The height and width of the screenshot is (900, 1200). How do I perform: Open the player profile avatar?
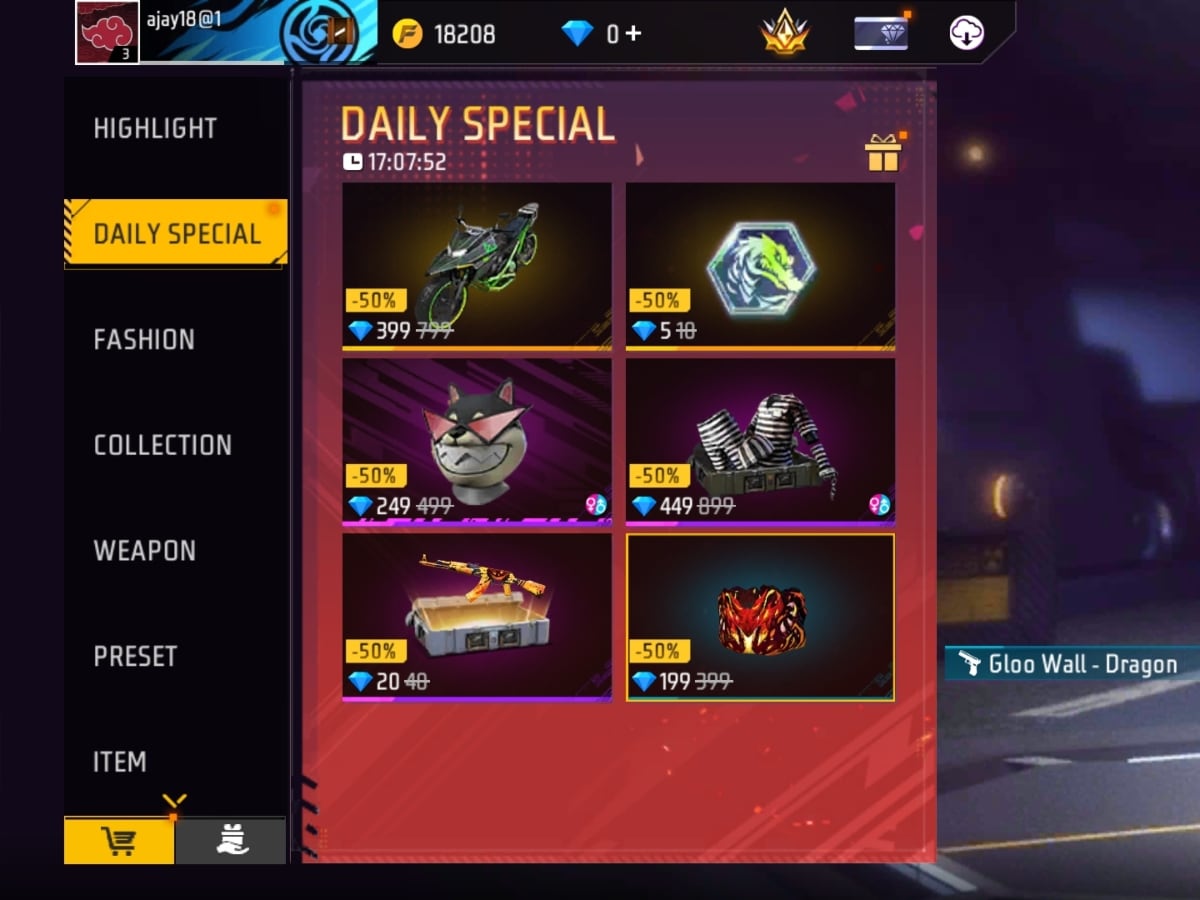pyautogui.click(x=106, y=32)
